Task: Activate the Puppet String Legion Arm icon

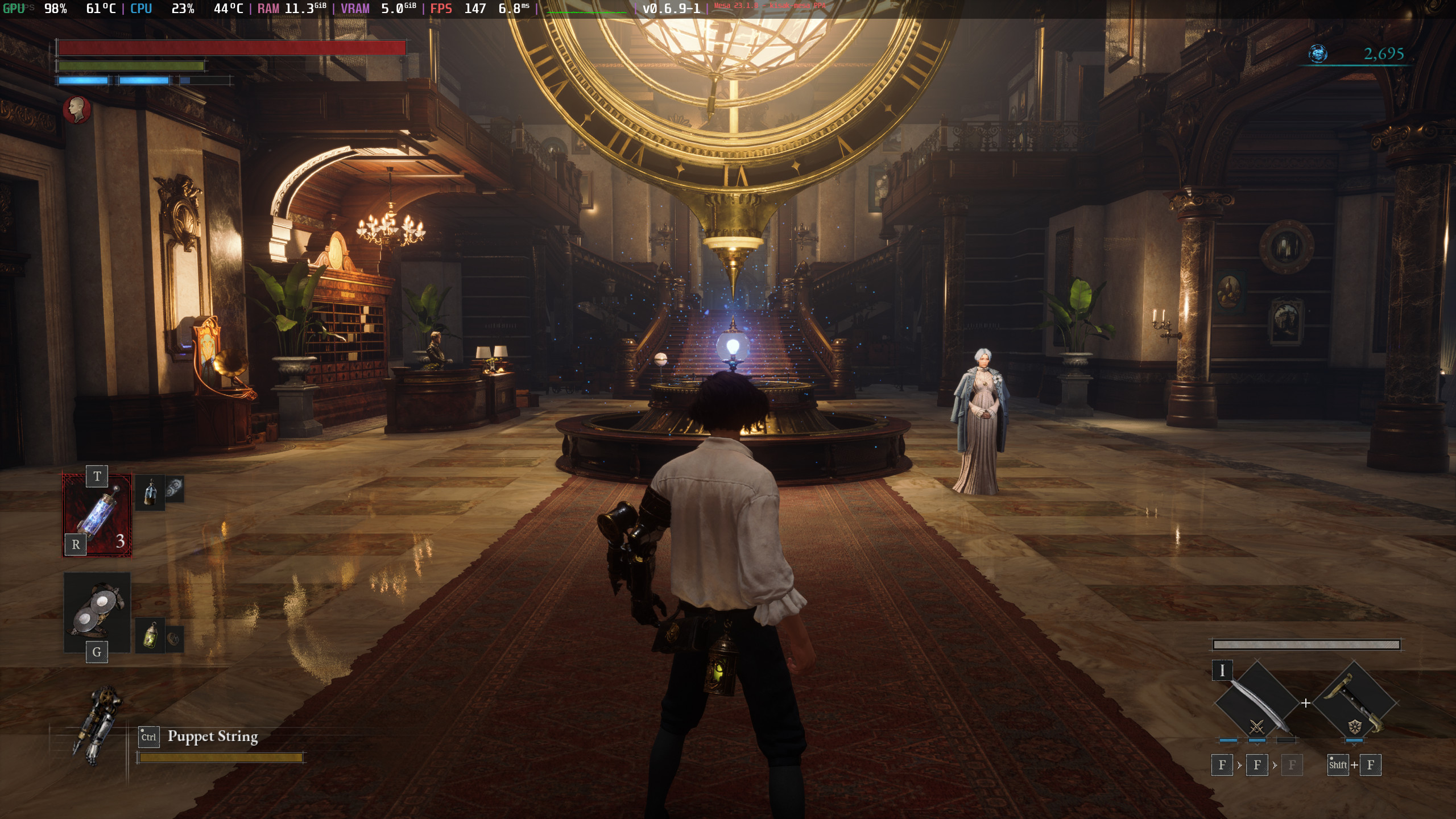Action: coord(97,726)
